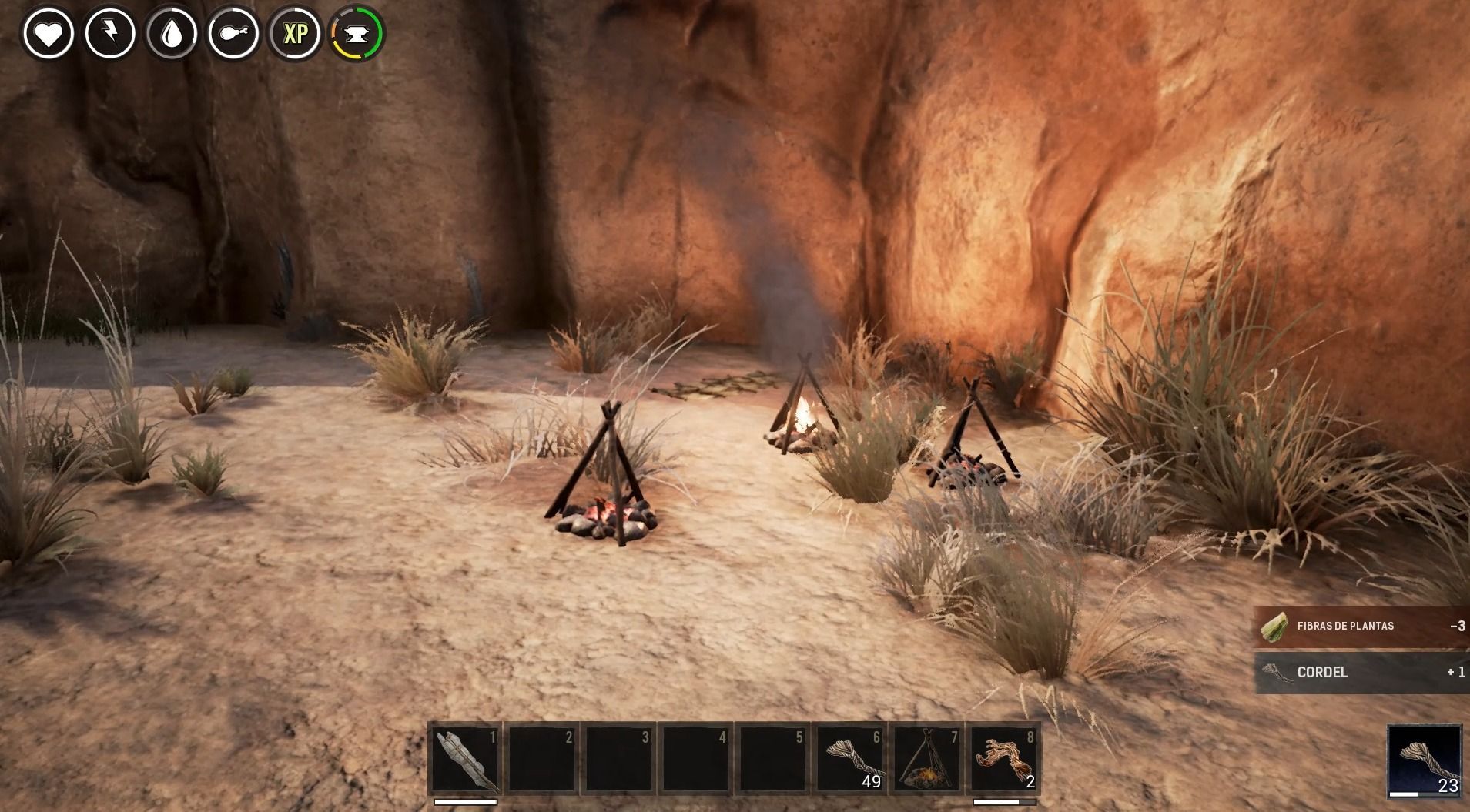The height and width of the screenshot is (812, 1470).
Task: Click the anvil encumbrance icon
Action: coord(357,34)
